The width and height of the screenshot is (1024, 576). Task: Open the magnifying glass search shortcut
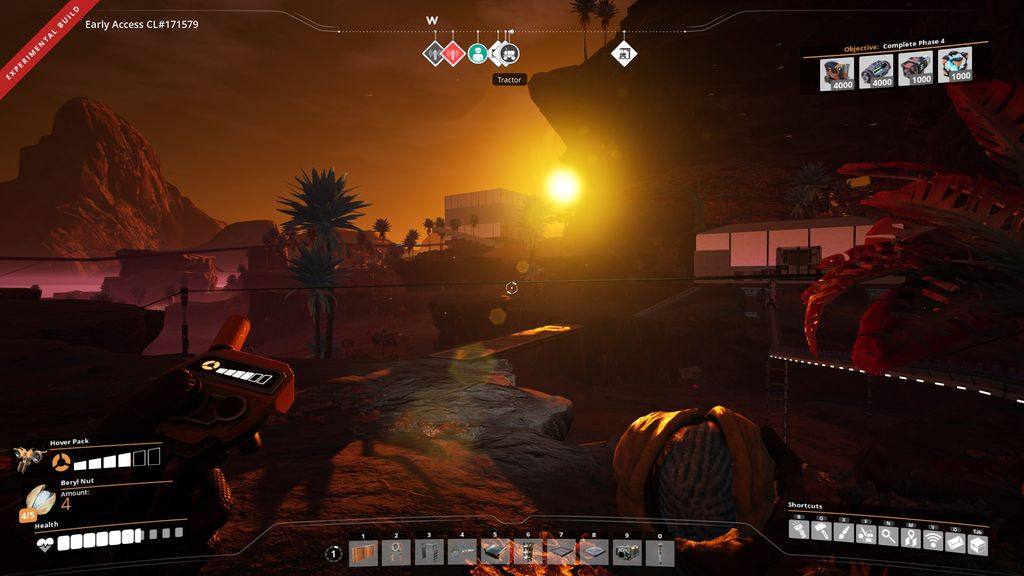tap(888, 535)
